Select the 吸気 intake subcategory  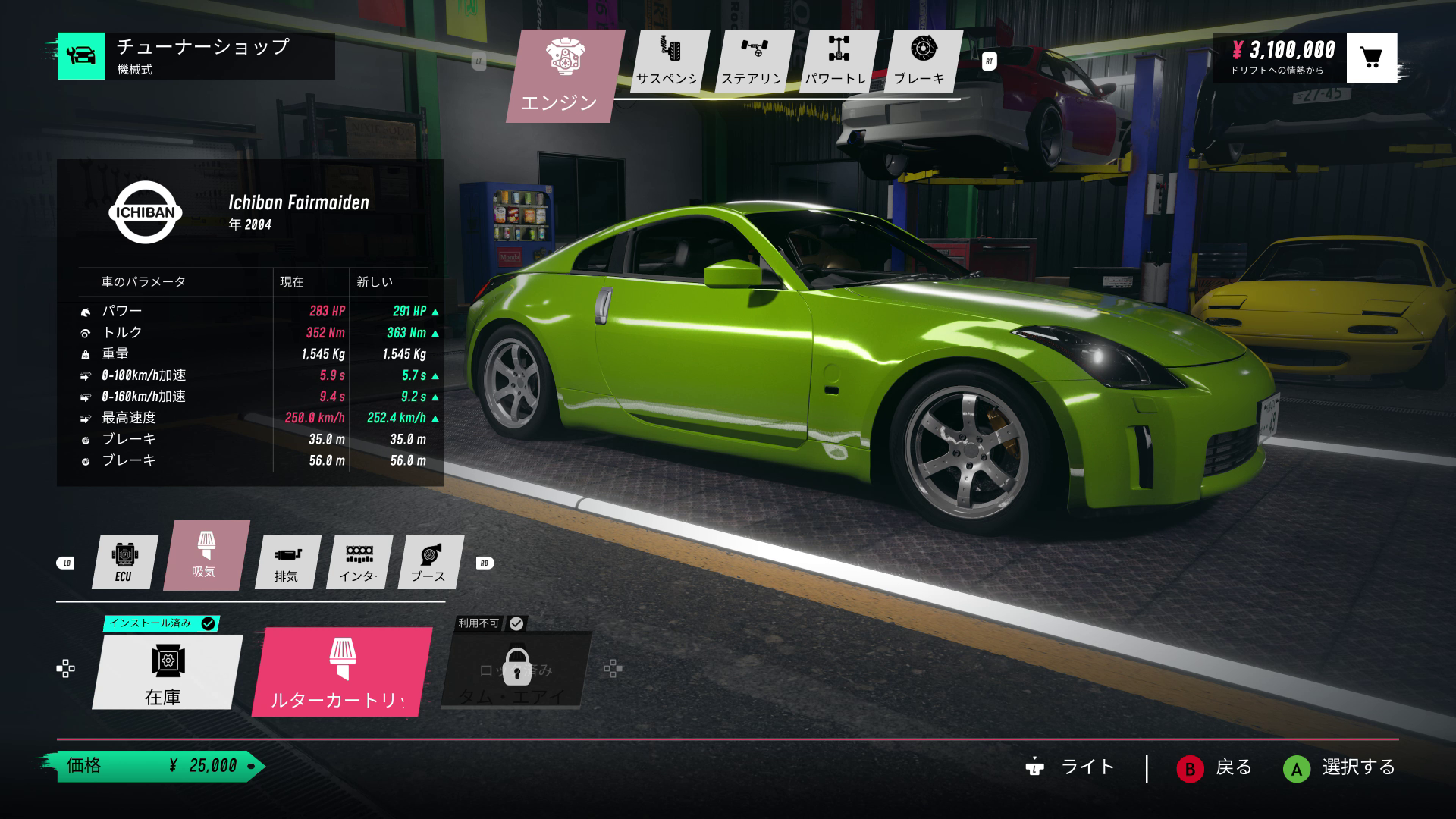point(205,555)
